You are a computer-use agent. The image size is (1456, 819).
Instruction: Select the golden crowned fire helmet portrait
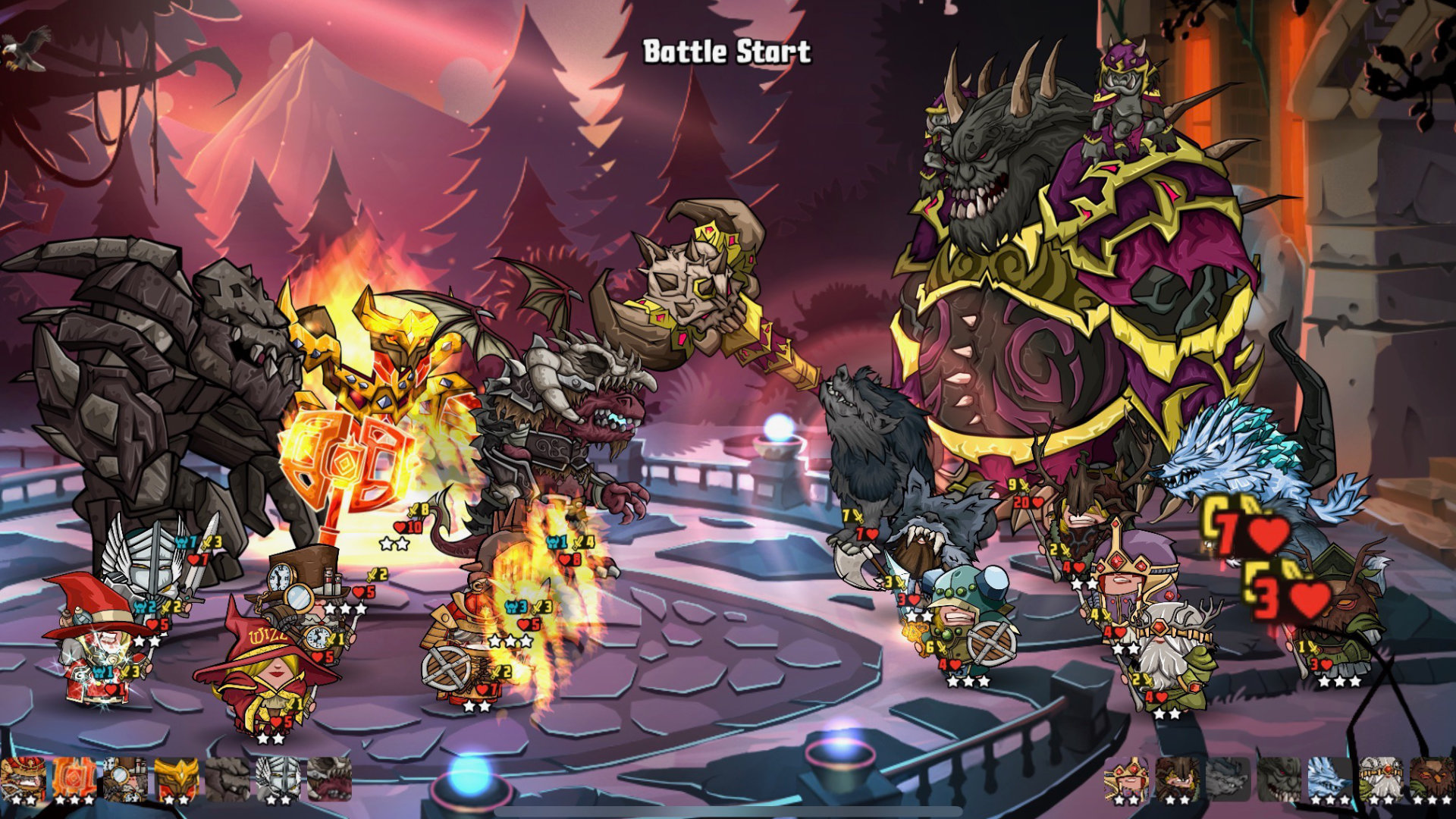[177, 779]
